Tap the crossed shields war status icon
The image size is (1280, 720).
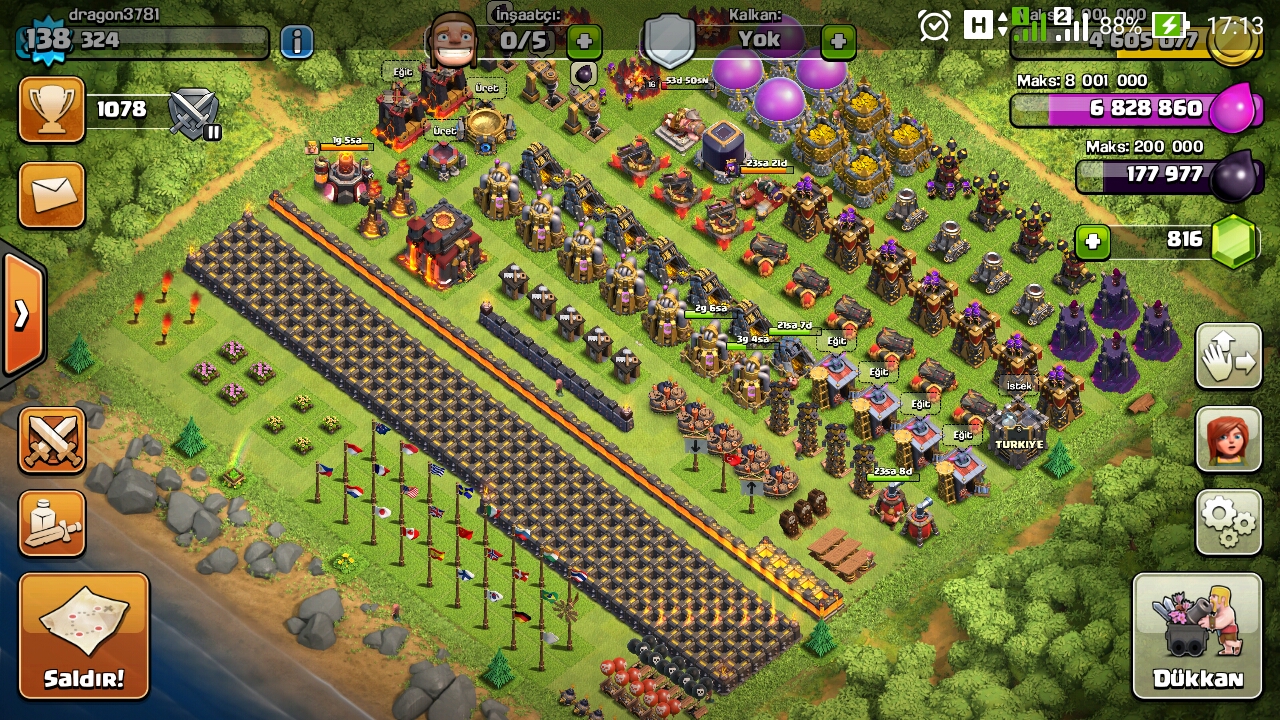[194, 112]
